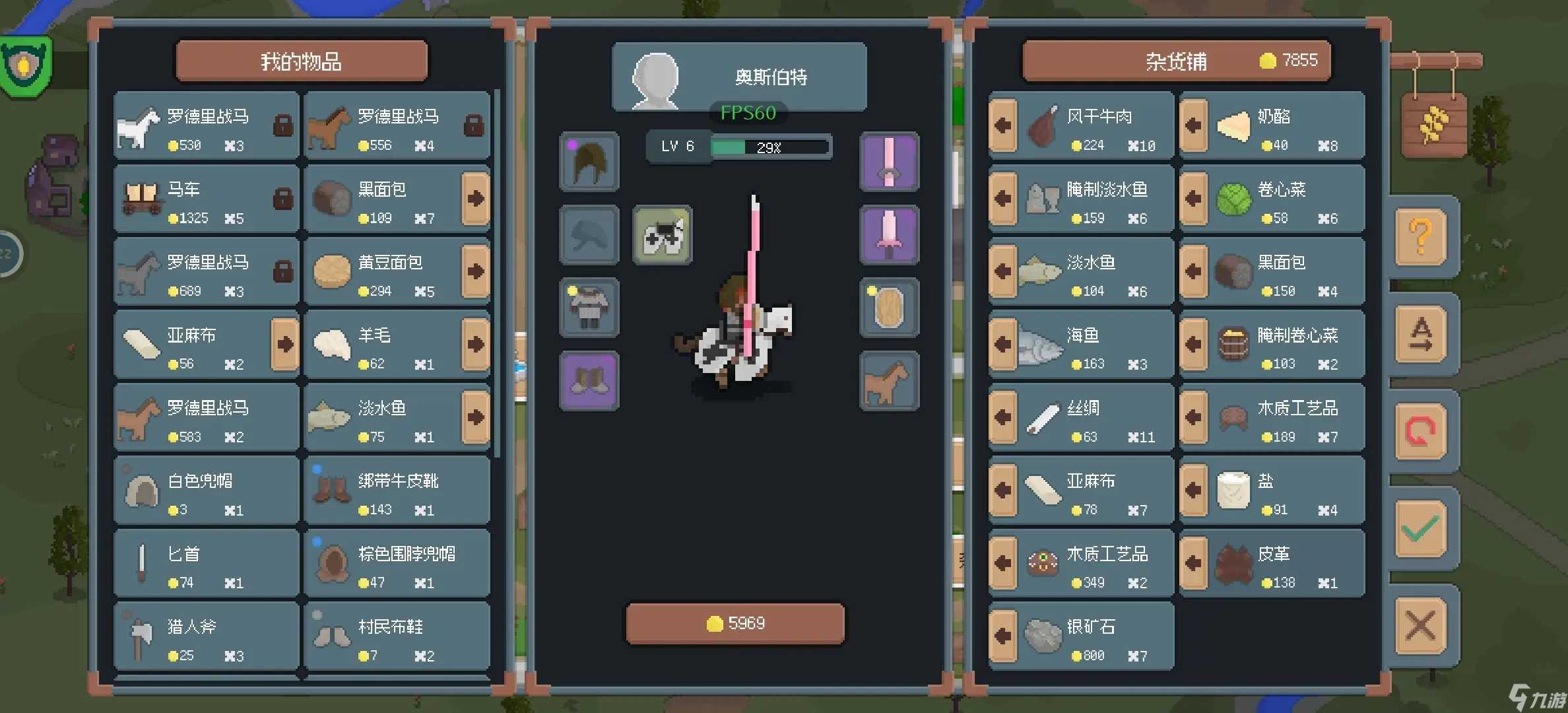Confirm trade with green checkmark button
Viewport: 1568px width, 713px height.
(1422, 528)
